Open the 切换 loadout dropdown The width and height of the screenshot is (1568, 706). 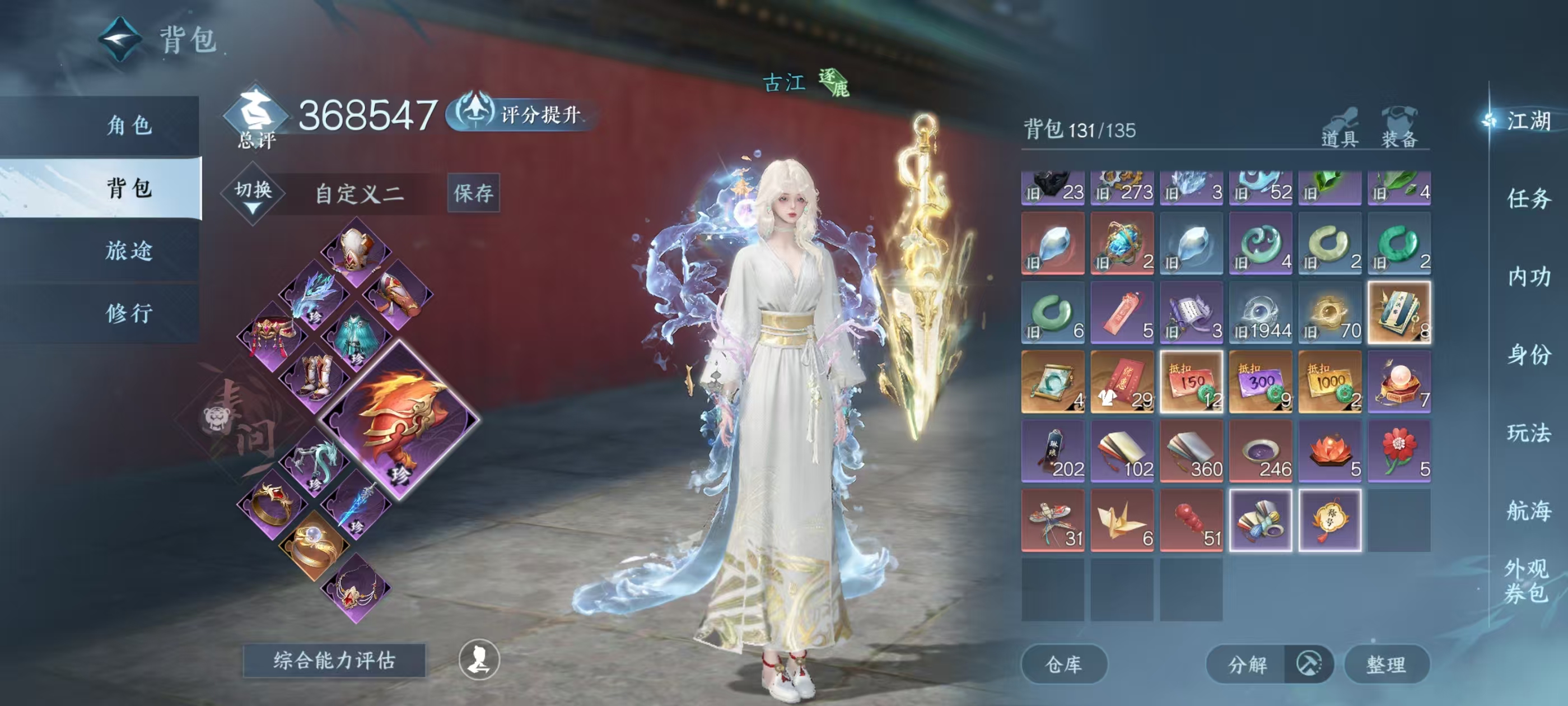click(253, 194)
